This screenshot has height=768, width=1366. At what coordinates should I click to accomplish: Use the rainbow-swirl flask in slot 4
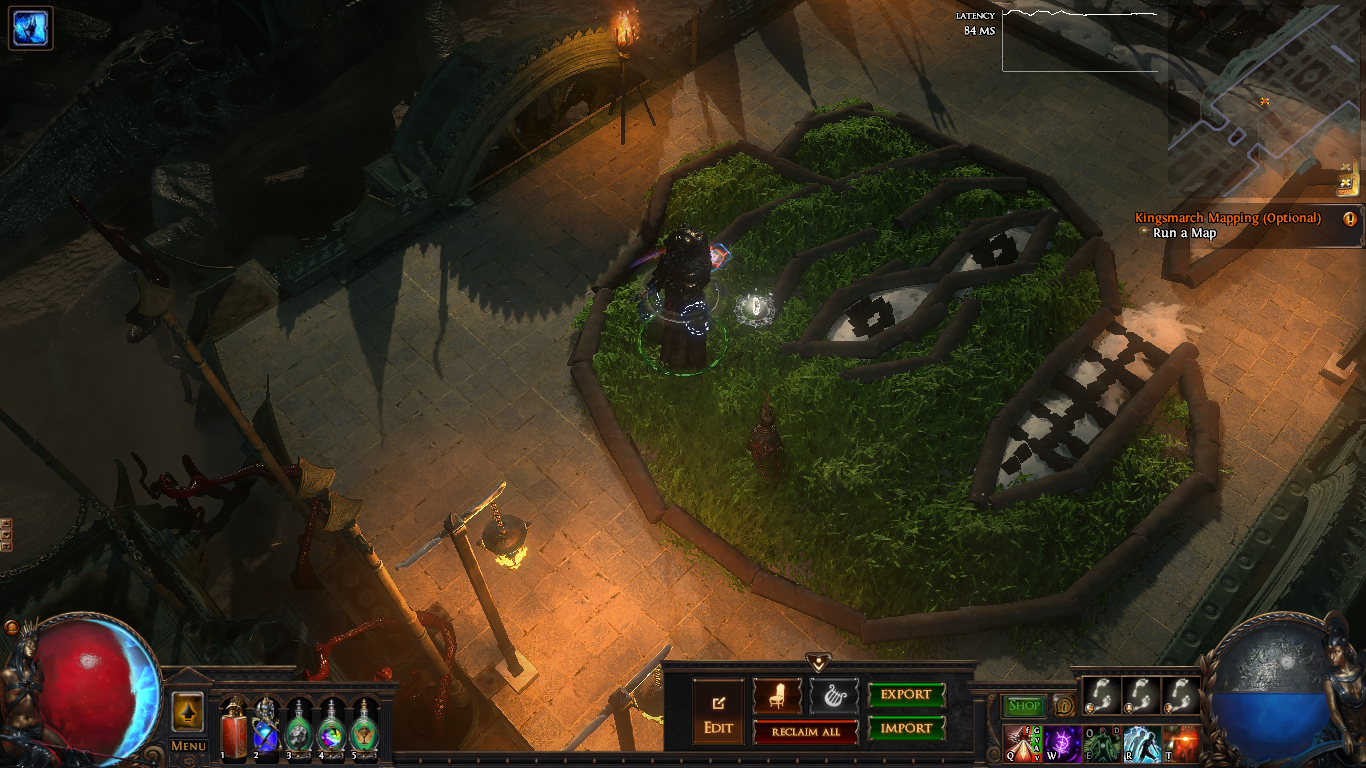[x=332, y=727]
